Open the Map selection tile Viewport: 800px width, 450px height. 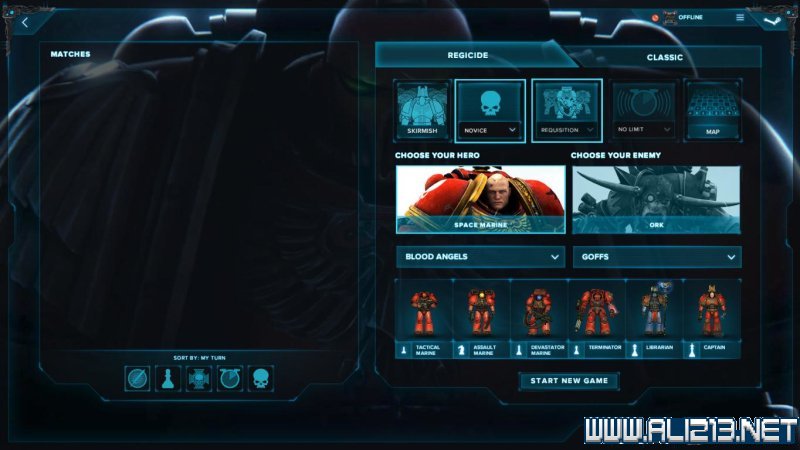(x=712, y=109)
